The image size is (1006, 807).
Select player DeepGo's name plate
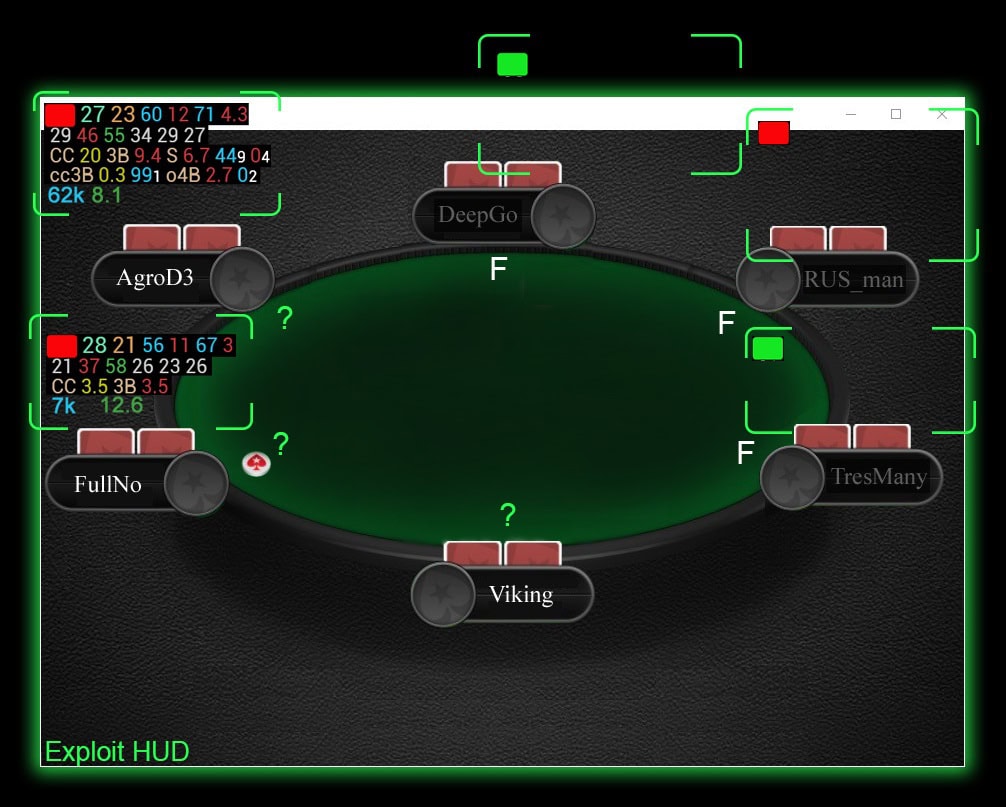(x=478, y=215)
